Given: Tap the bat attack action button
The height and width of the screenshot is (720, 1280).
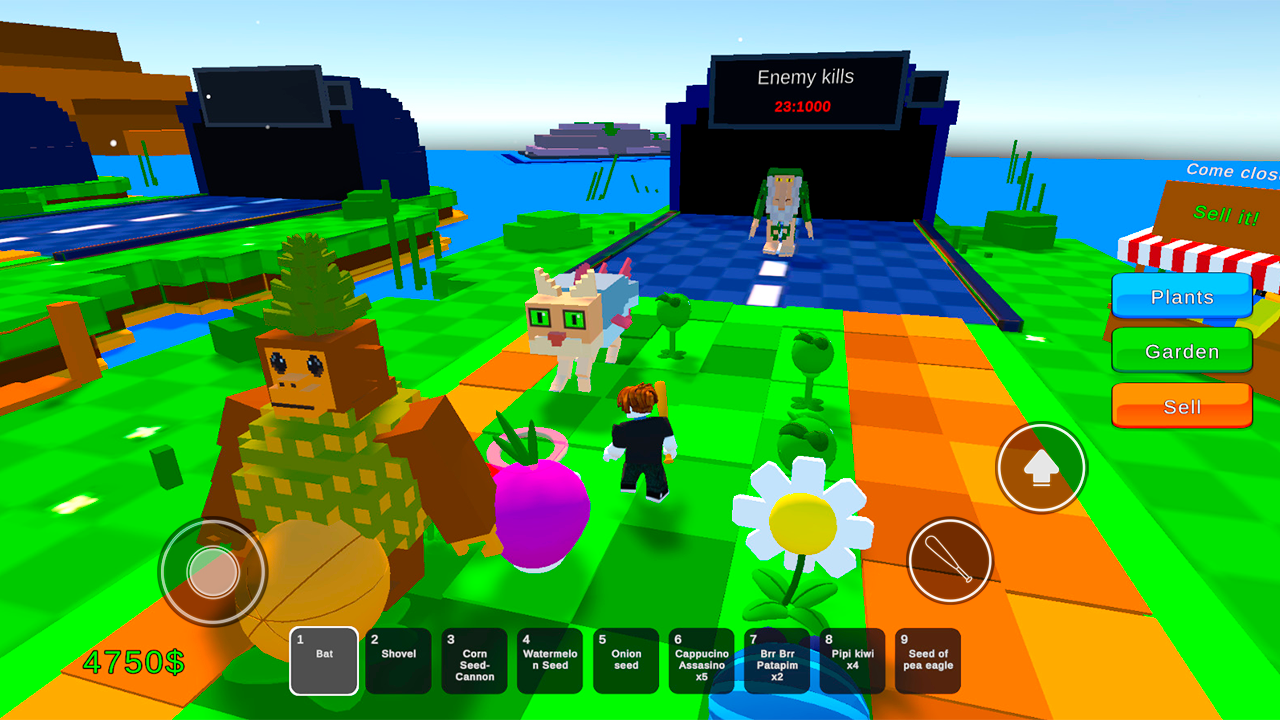Looking at the screenshot, I should pos(948,561).
